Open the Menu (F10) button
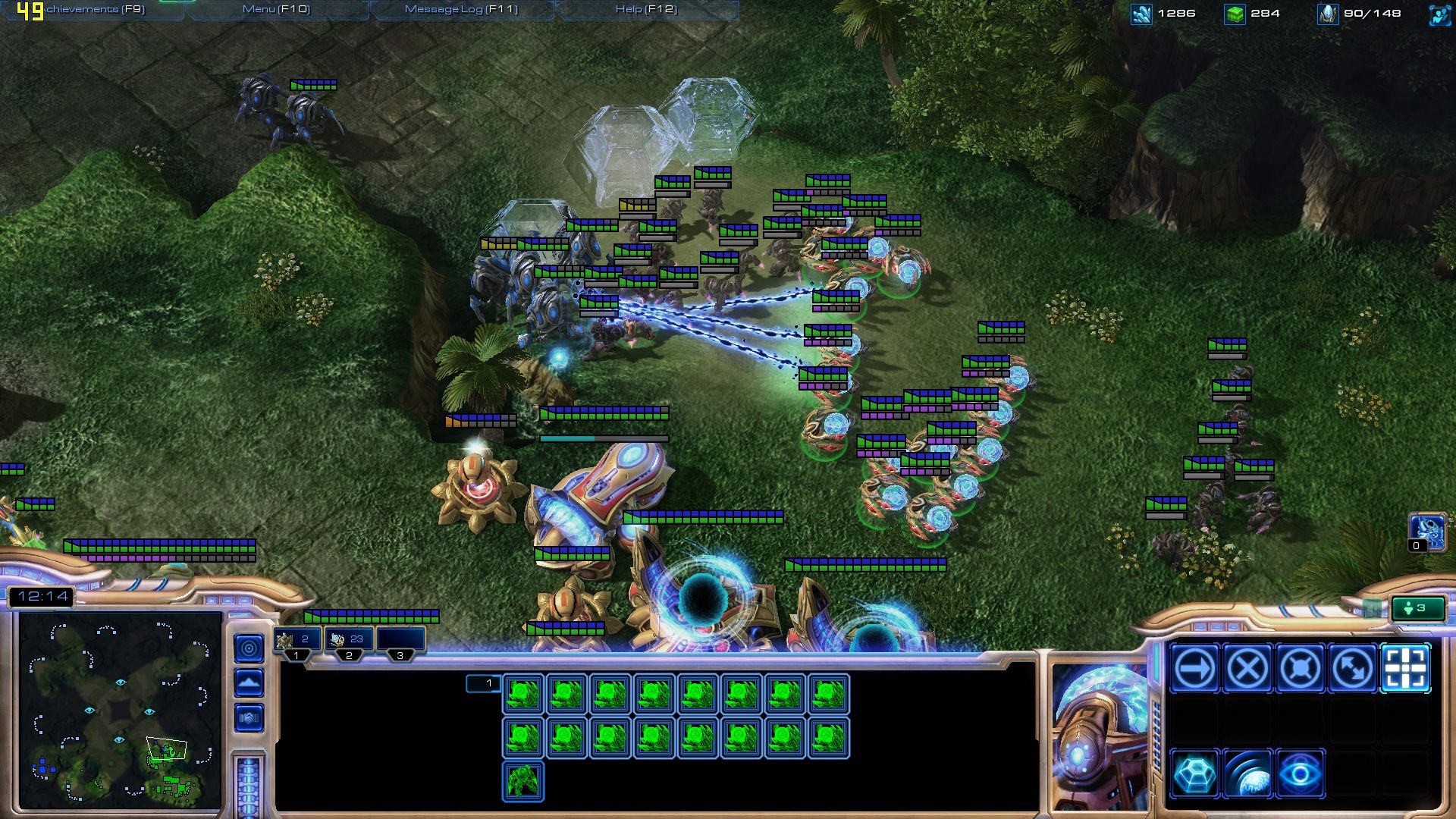This screenshot has width=1456, height=819. click(276, 9)
